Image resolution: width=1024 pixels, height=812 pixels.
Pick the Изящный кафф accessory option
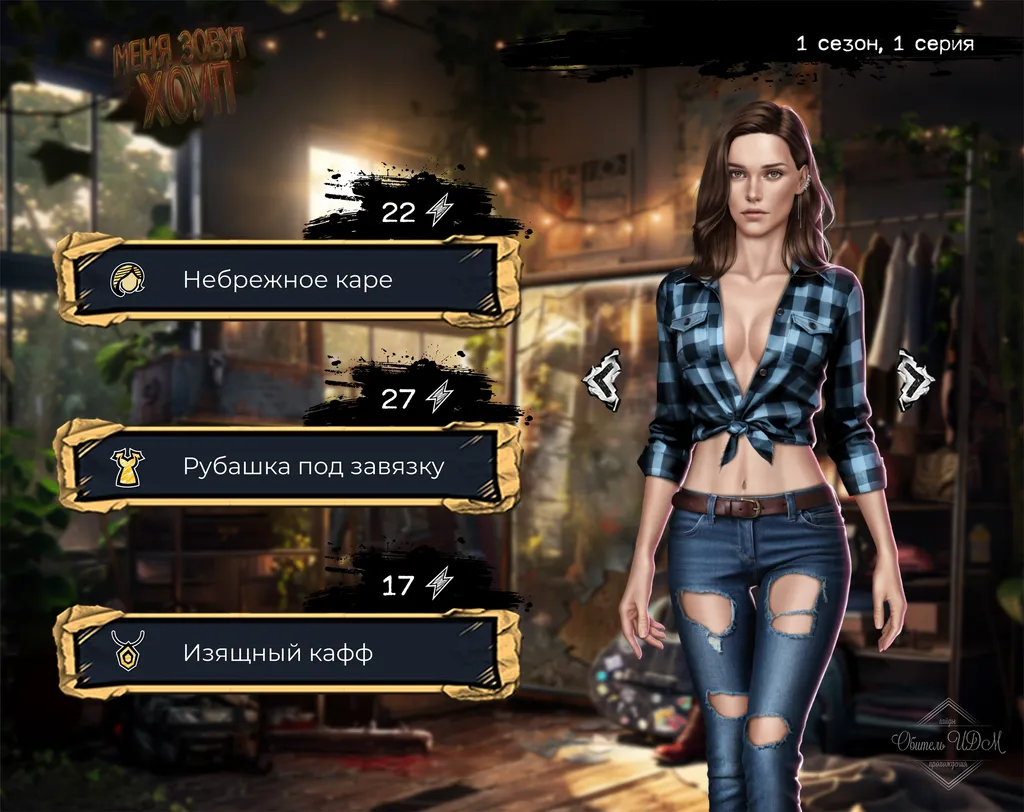tap(288, 654)
